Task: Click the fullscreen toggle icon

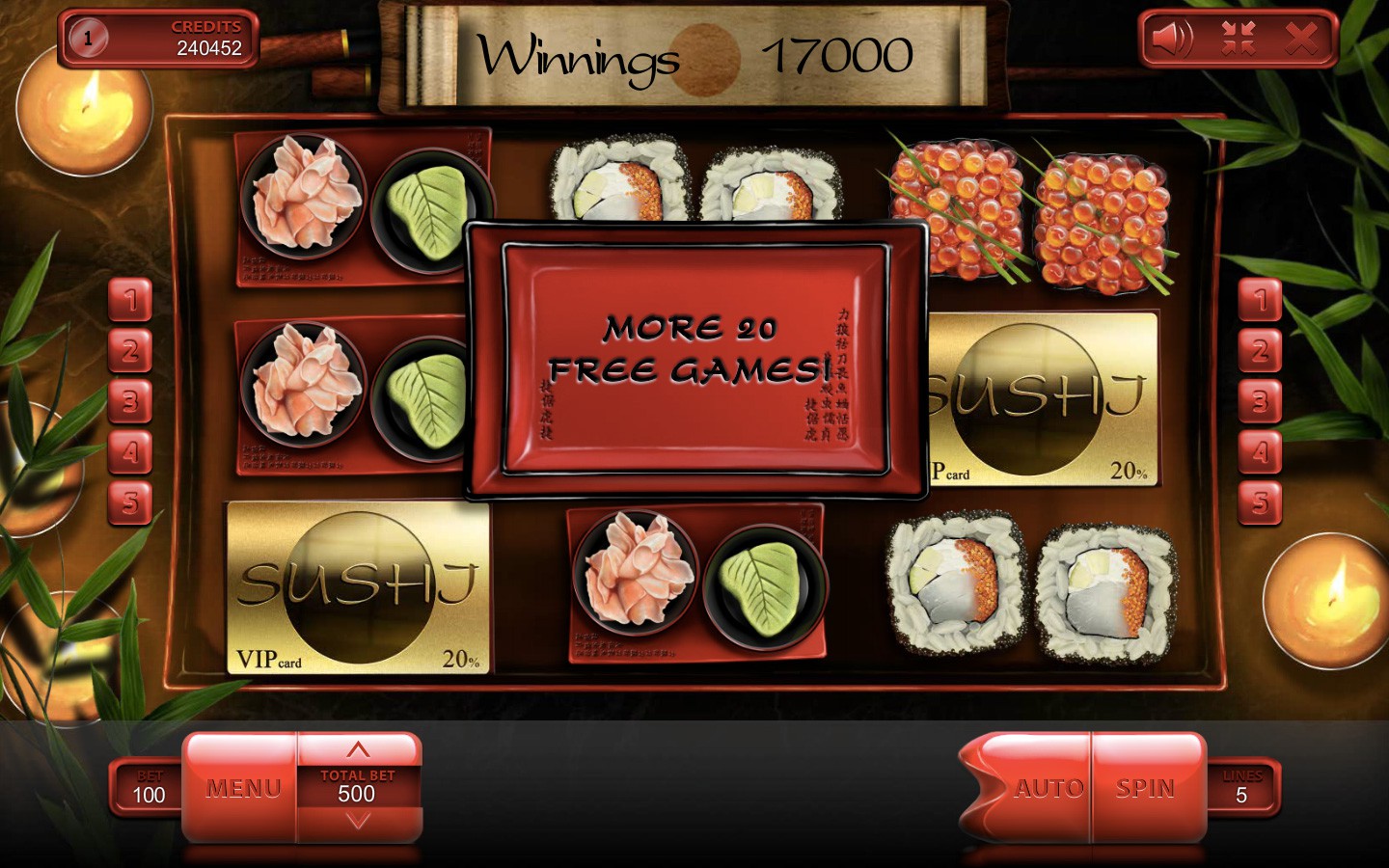Action: (1239, 39)
